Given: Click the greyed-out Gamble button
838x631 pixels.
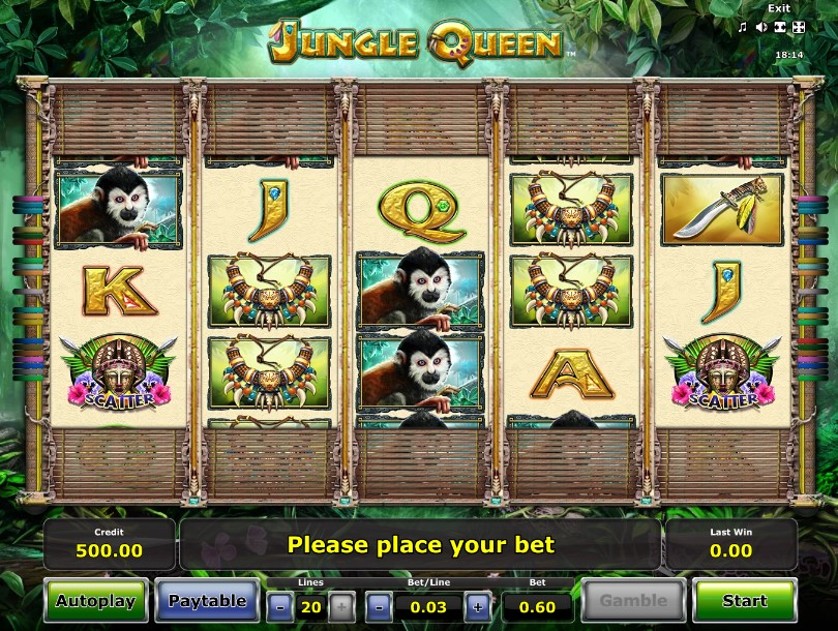Looking at the screenshot, I should coord(633,601).
